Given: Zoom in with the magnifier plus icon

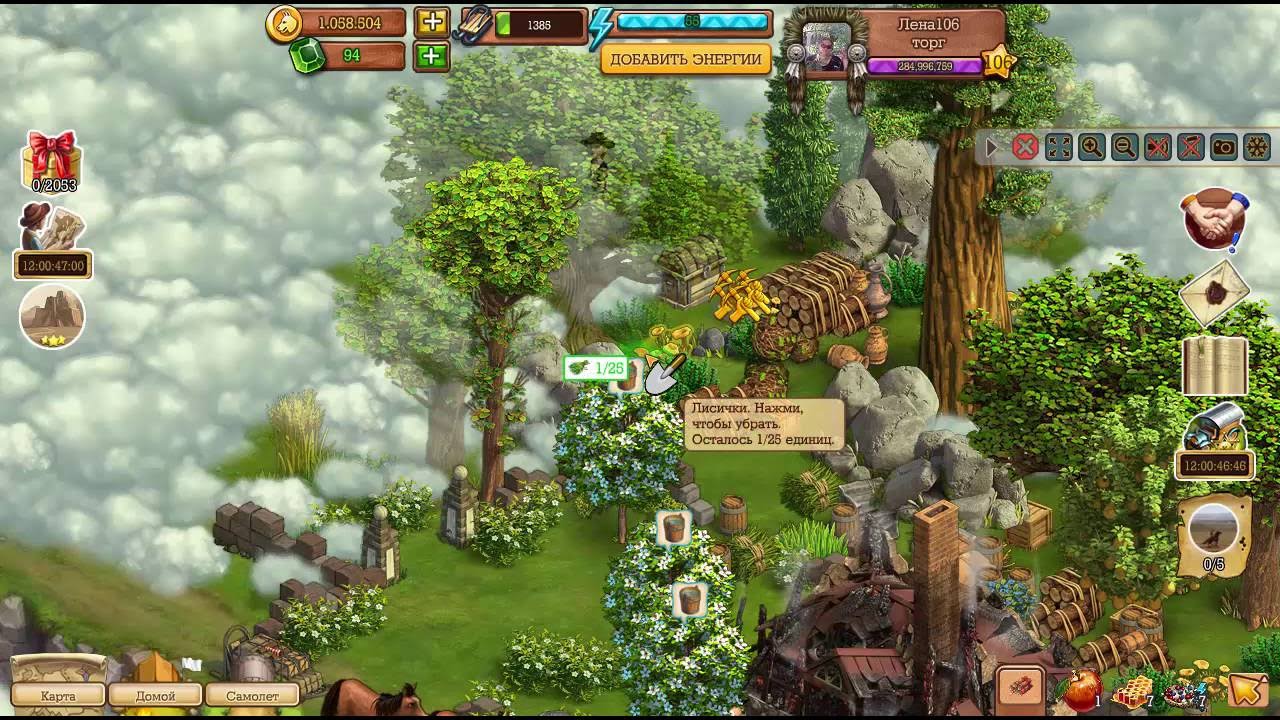Looking at the screenshot, I should (x=1091, y=148).
